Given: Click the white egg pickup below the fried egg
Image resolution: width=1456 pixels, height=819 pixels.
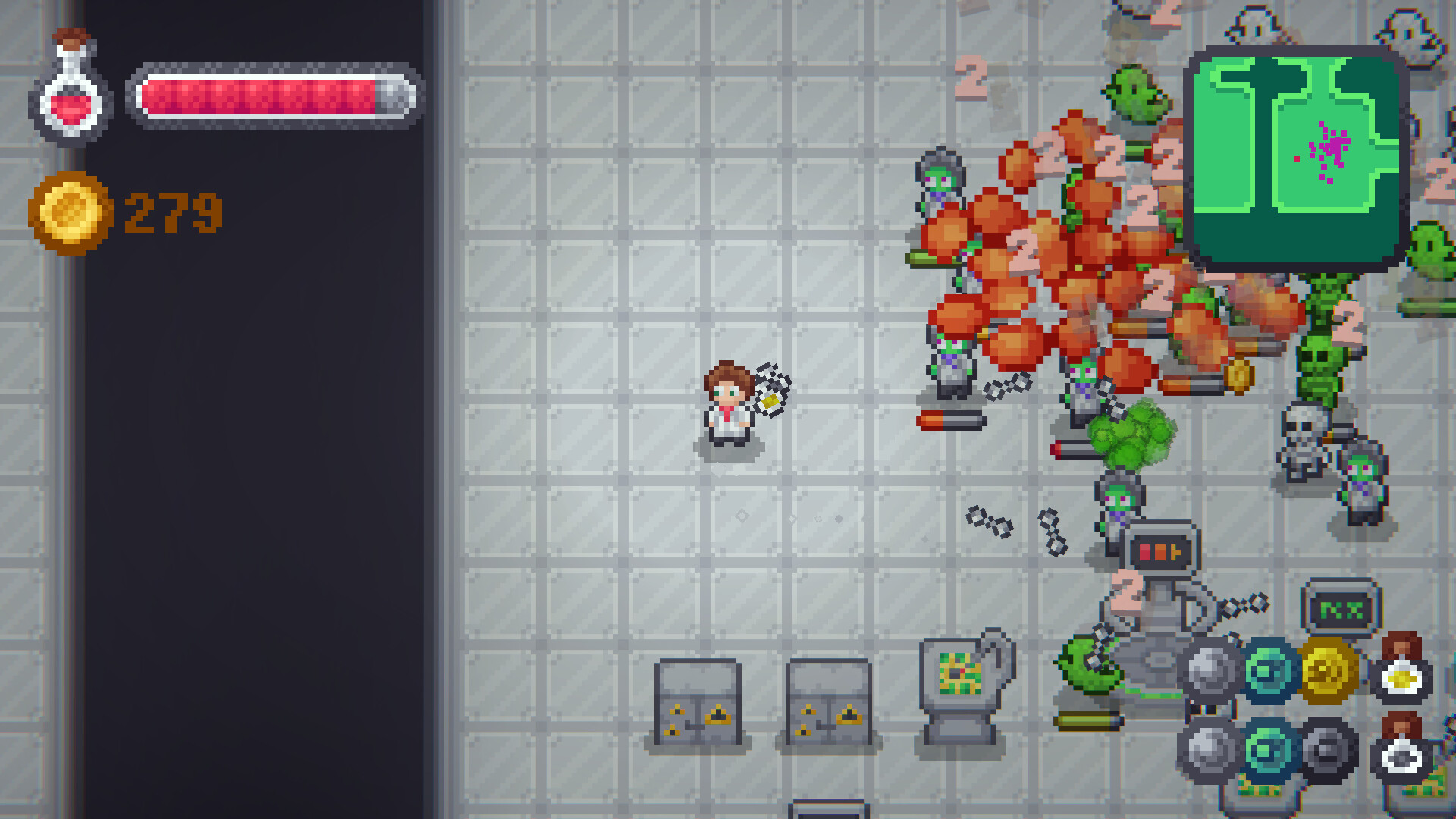Looking at the screenshot, I should pos(1400,756).
